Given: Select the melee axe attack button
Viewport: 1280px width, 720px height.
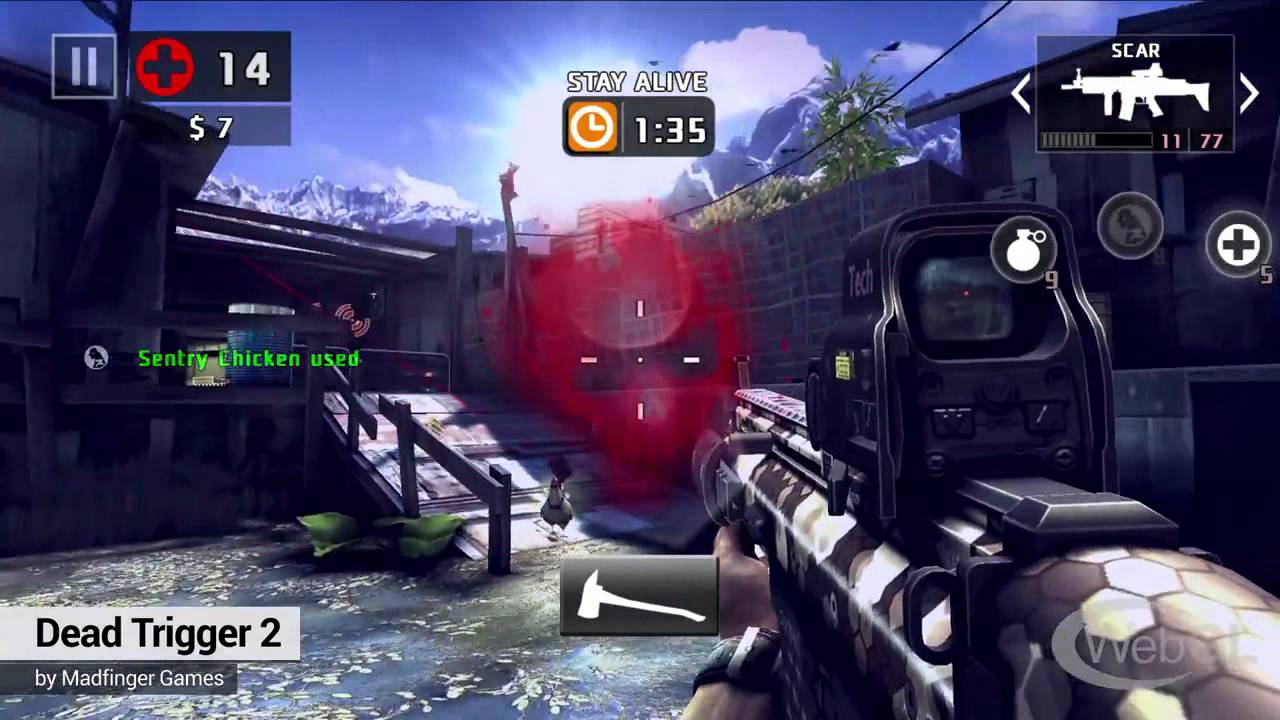Looking at the screenshot, I should tap(637, 596).
